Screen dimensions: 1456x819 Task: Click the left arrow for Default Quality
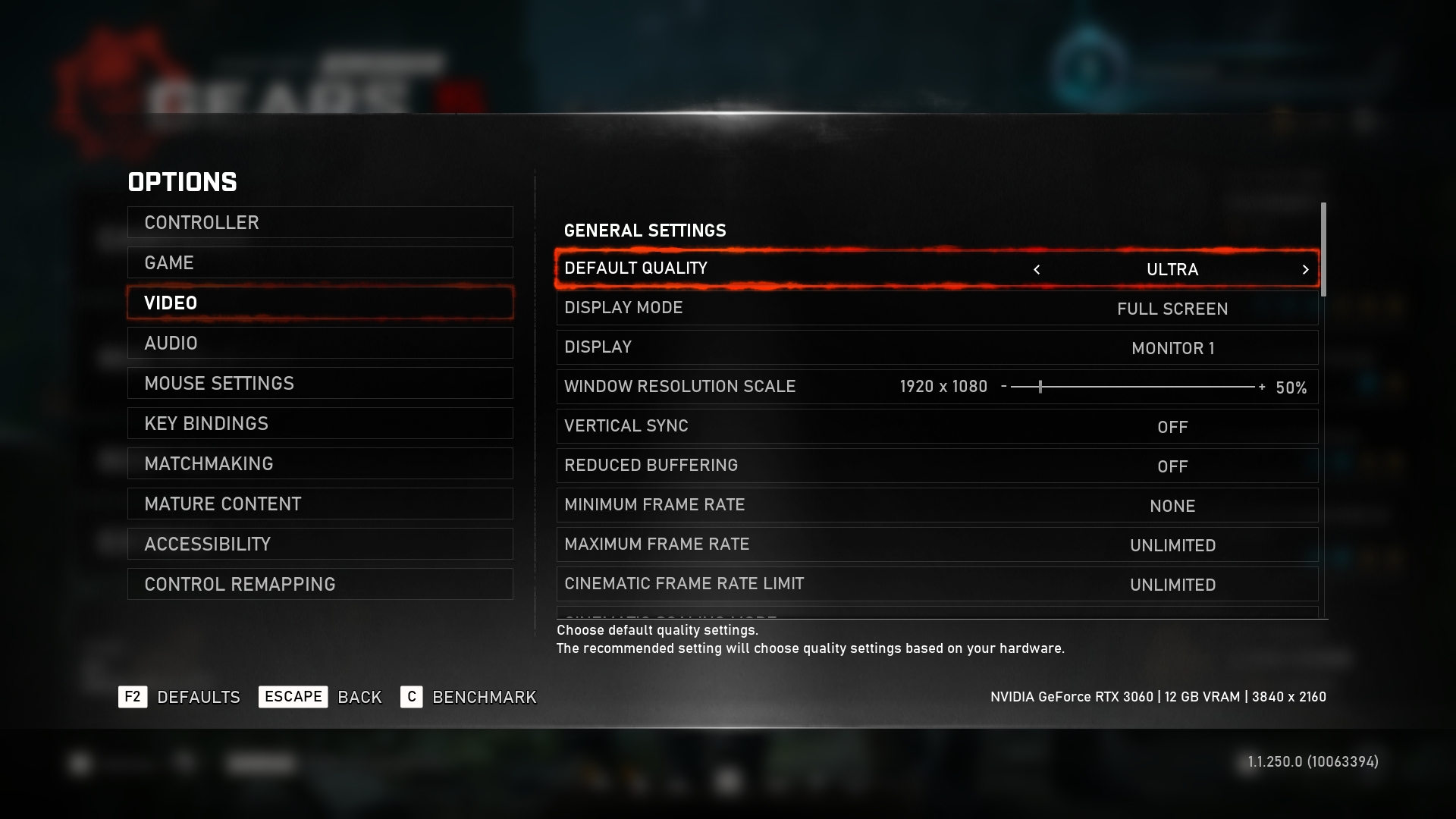click(1037, 269)
